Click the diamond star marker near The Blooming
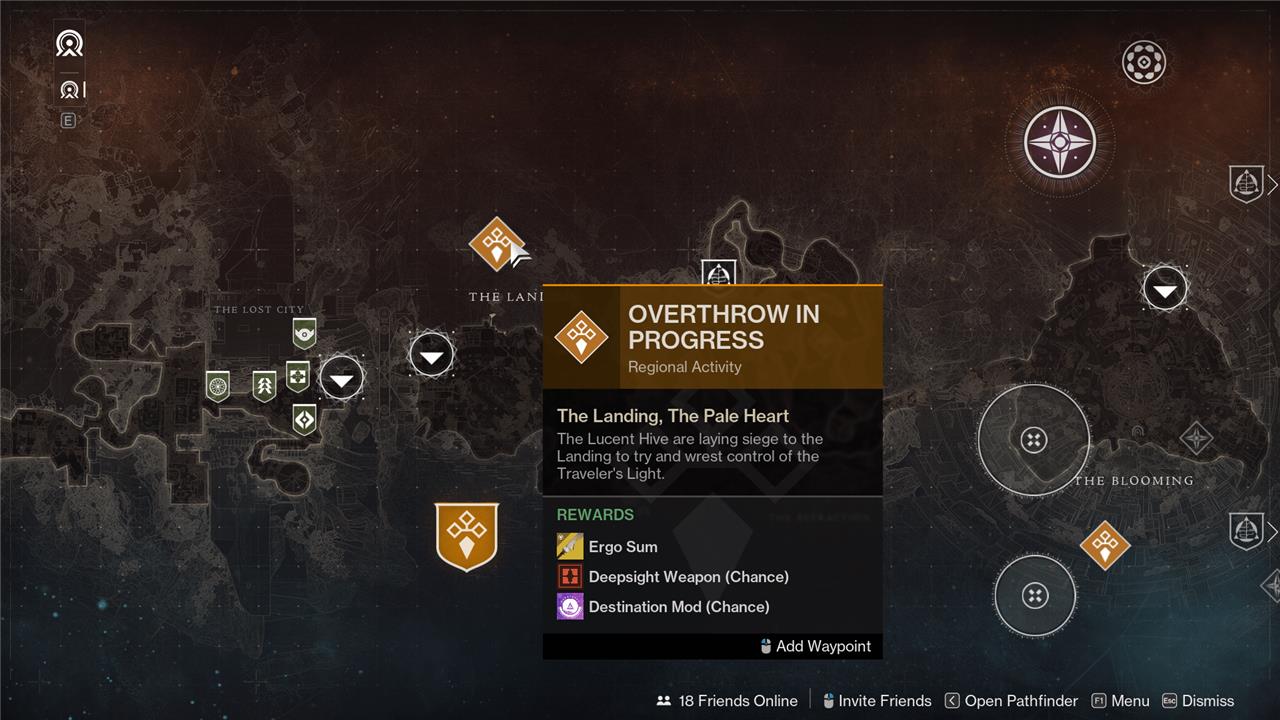Image resolution: width=1280 pixels, height=720 pixels. pyautogui.click(x=1196, y=438)
